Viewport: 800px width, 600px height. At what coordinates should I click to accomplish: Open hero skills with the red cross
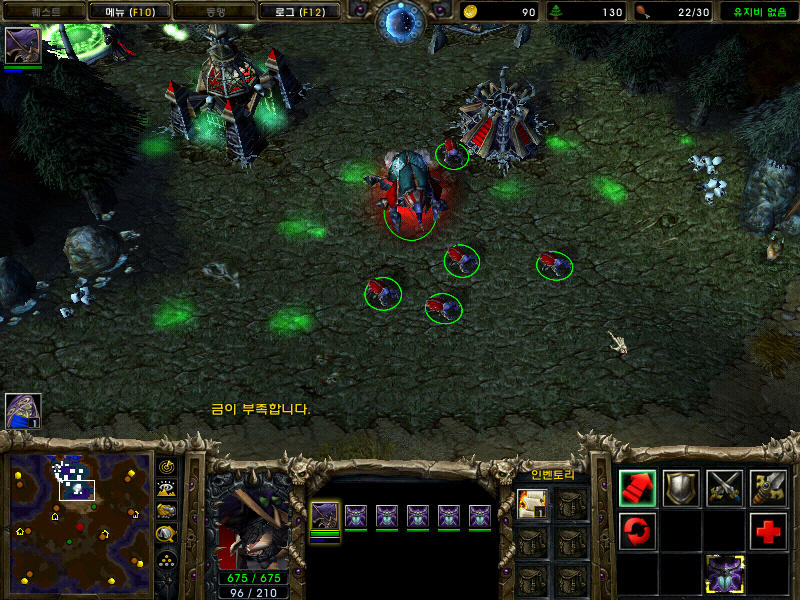coord(769,530)
